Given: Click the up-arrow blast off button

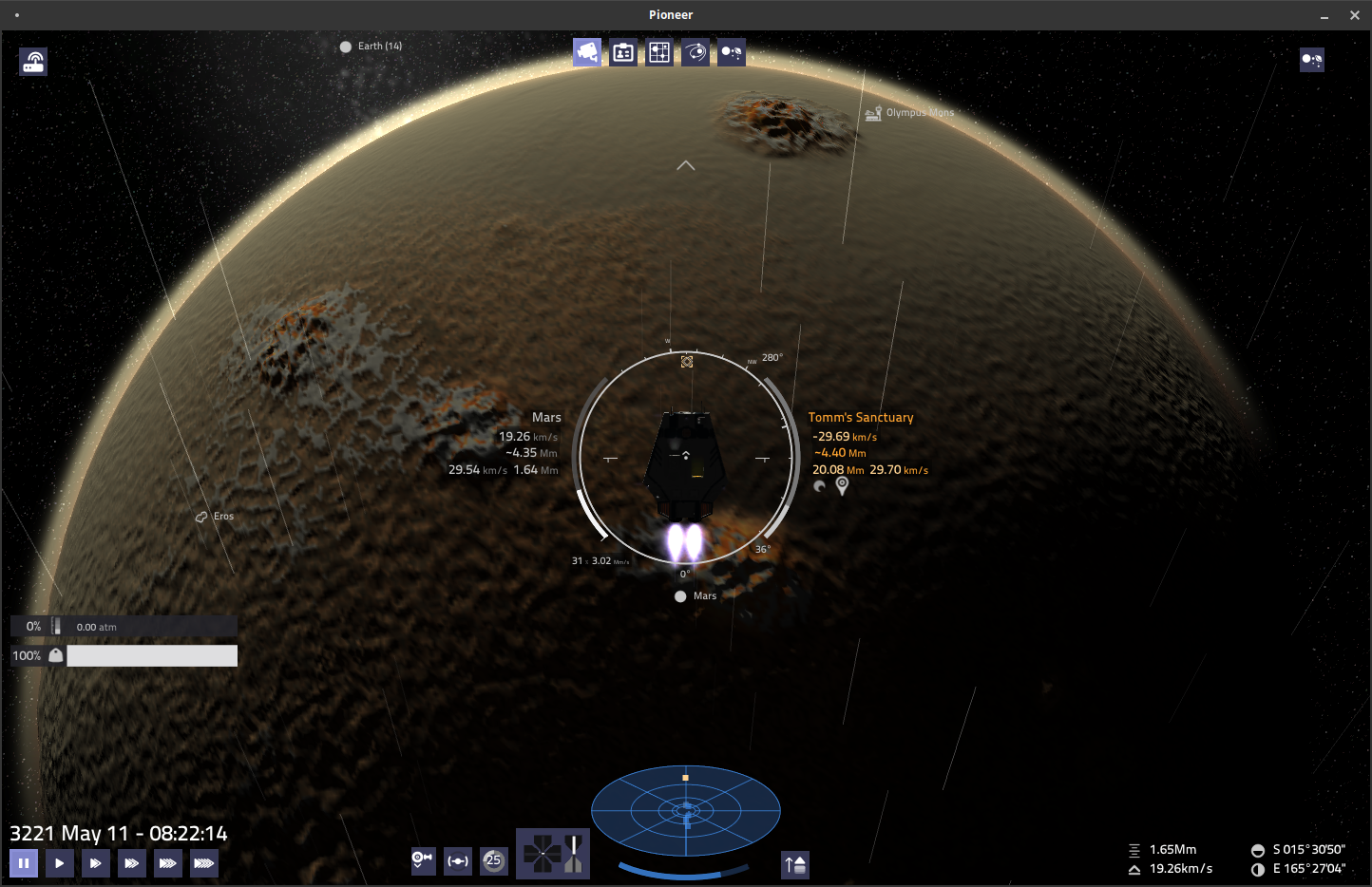Looking at the screenshot, I should [795, 864].
